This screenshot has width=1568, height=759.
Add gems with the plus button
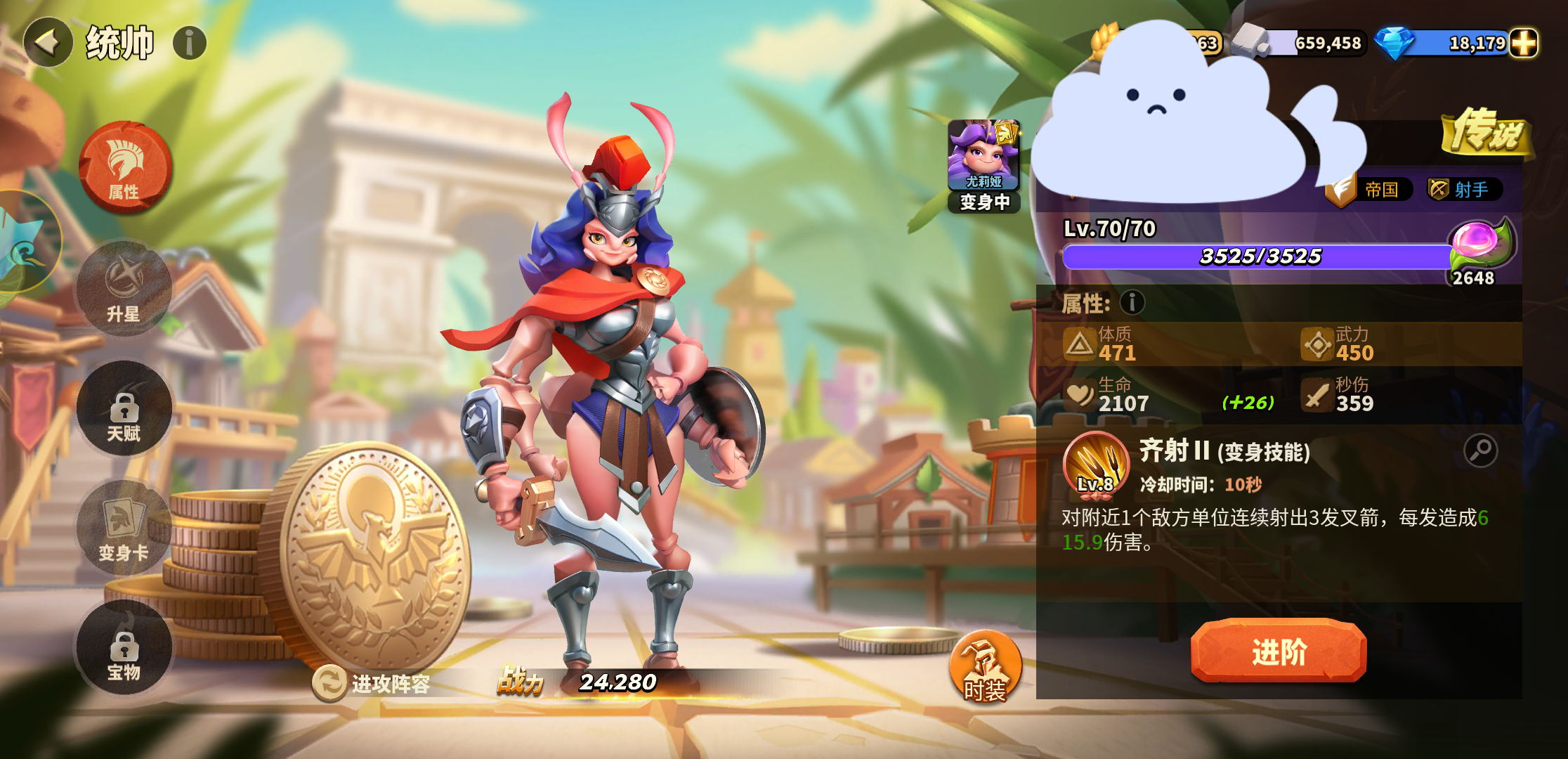click(x=1523, y=43)
